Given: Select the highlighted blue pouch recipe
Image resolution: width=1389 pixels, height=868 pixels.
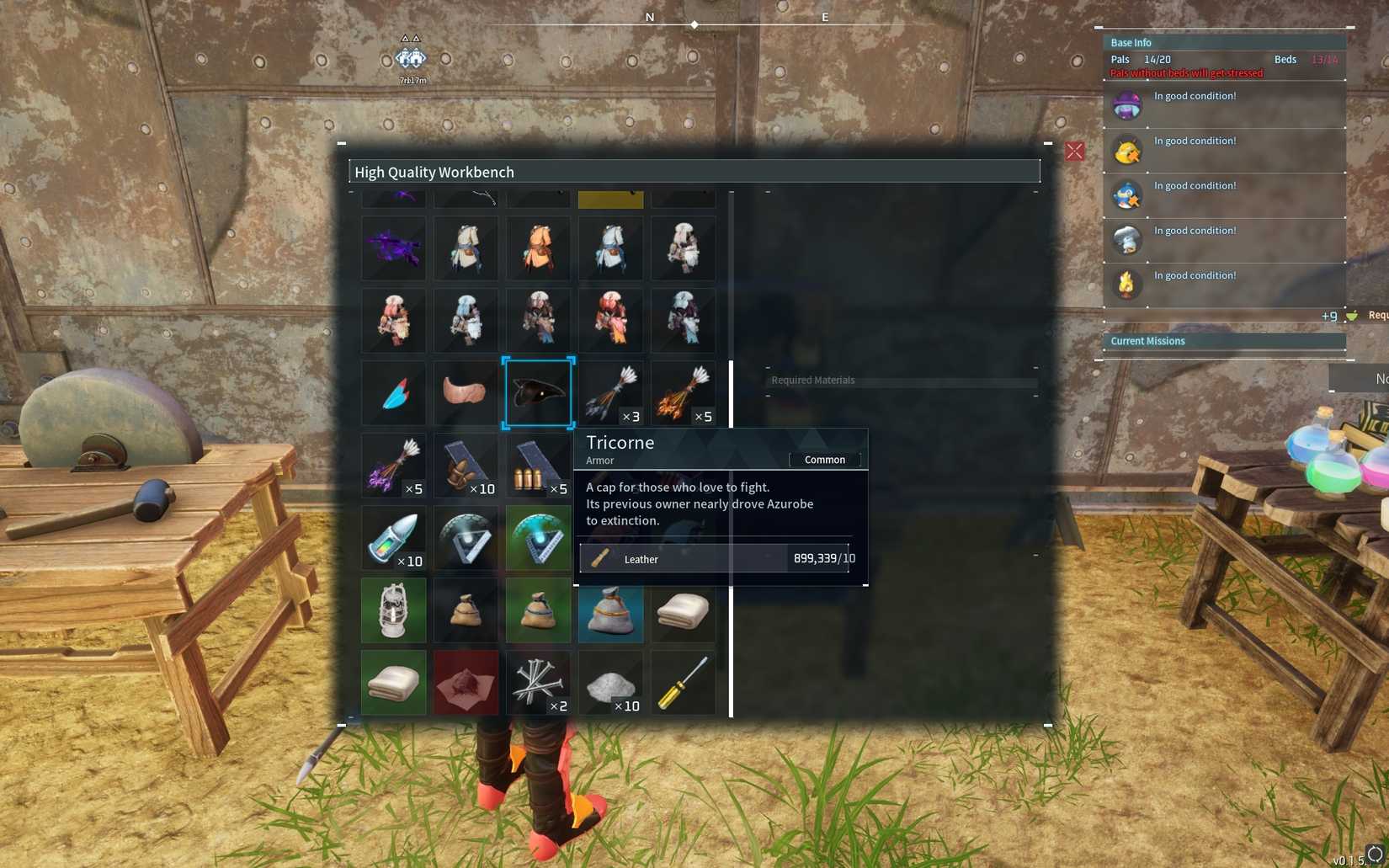Looking at the screenshot, I should tap(610, 610).
